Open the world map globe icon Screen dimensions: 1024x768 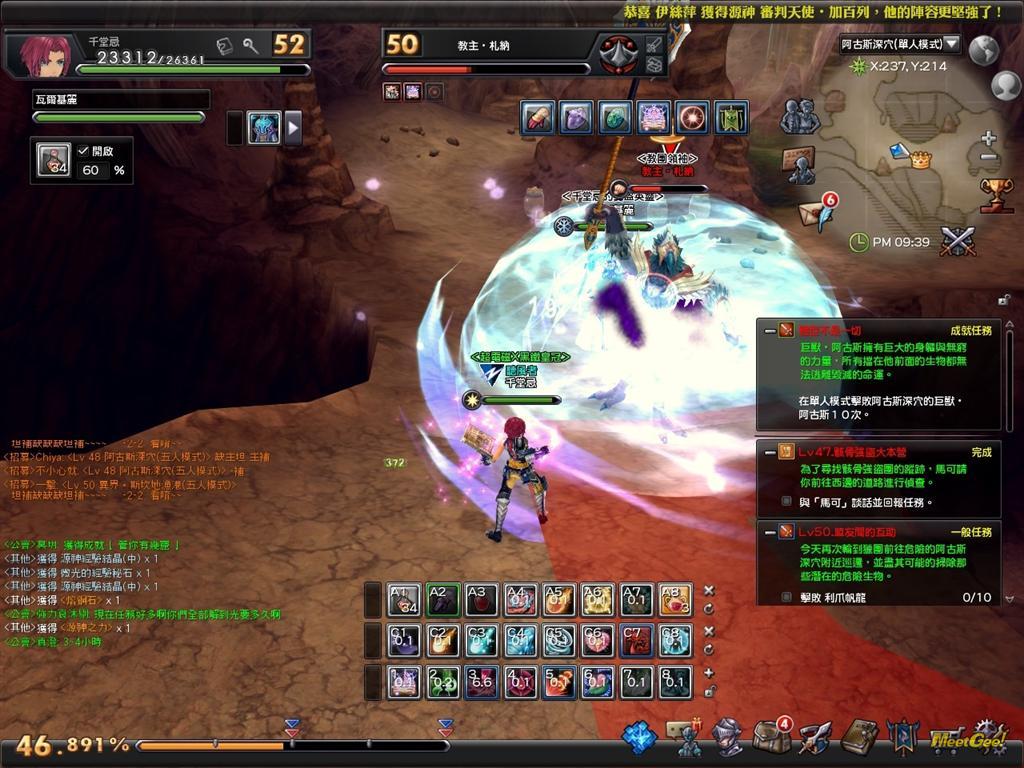click(x=984, y=49)
